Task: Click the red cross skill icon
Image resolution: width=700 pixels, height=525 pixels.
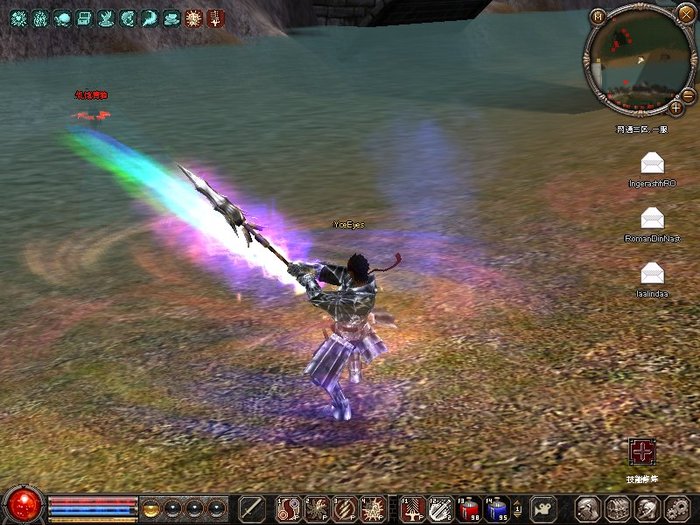Action: tap(641, 452)
